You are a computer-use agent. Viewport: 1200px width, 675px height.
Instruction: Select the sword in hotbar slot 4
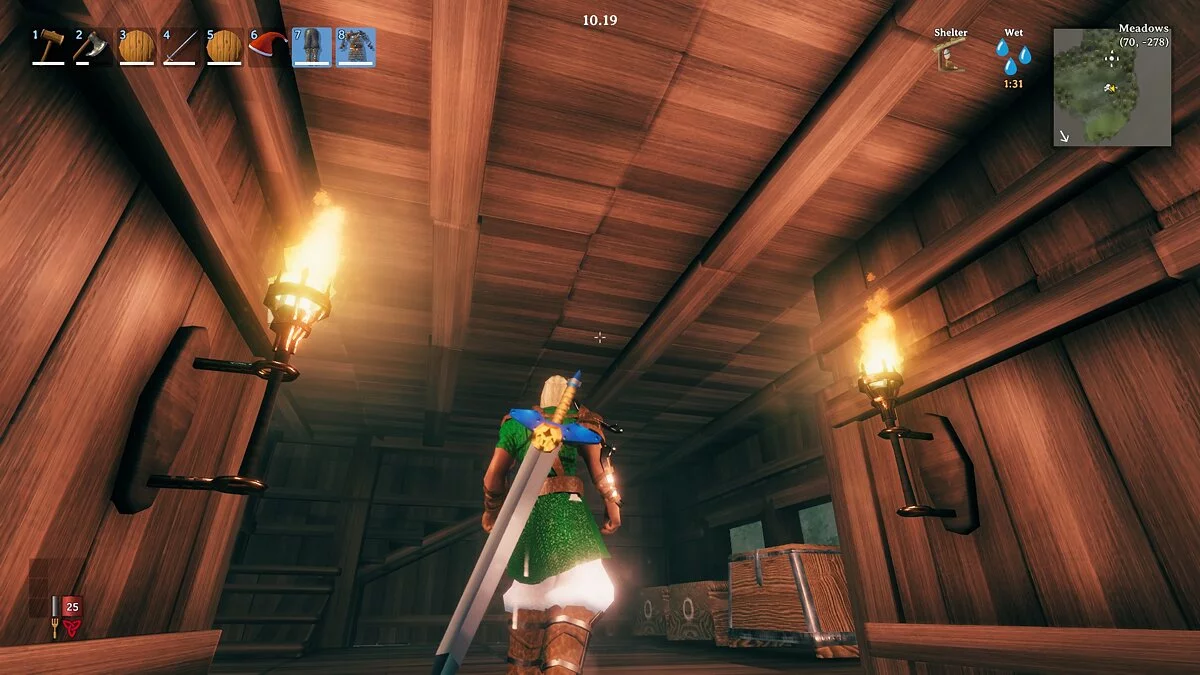[180, 47]
